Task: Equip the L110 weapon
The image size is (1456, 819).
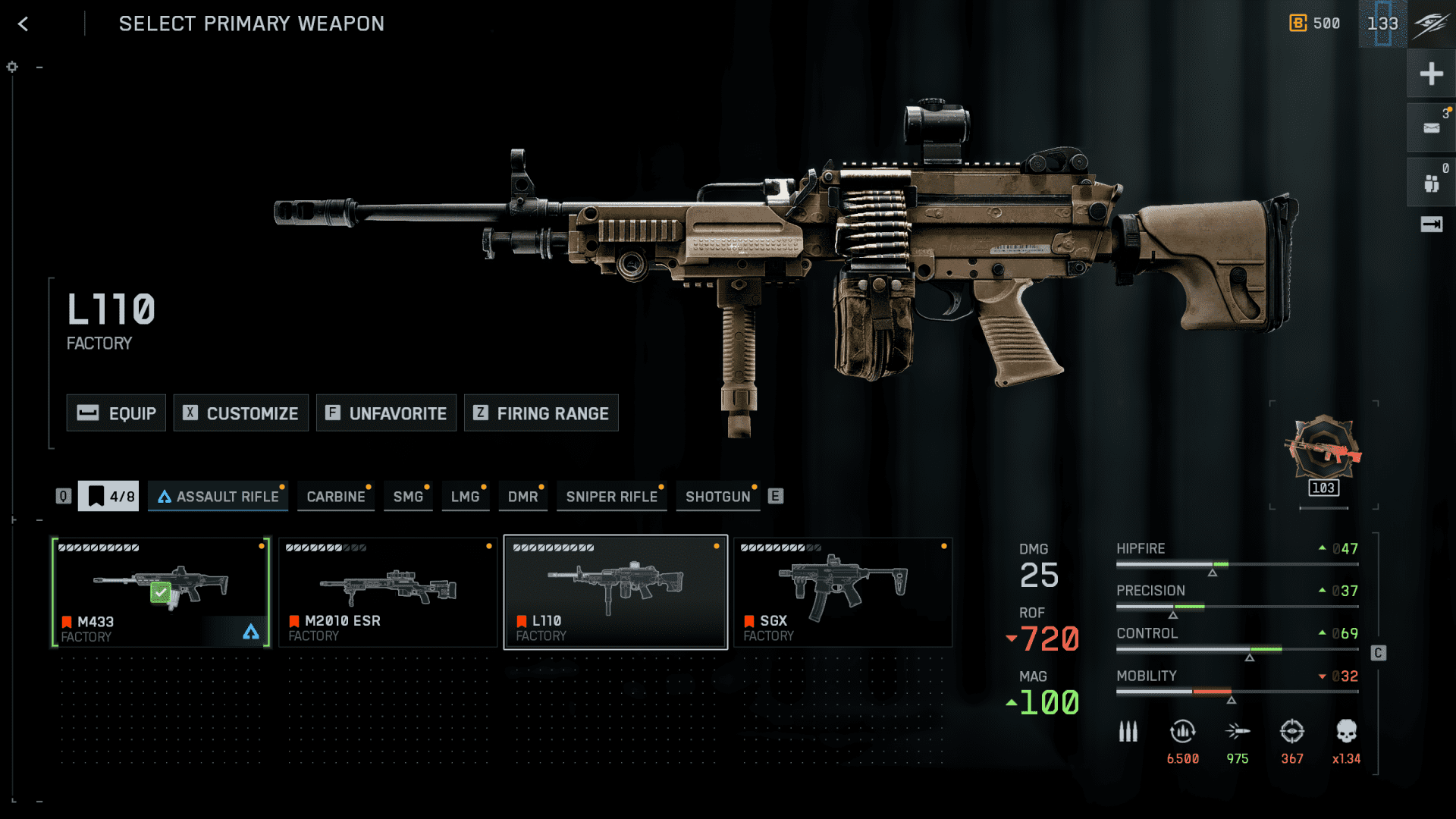Action: (116, 413)
